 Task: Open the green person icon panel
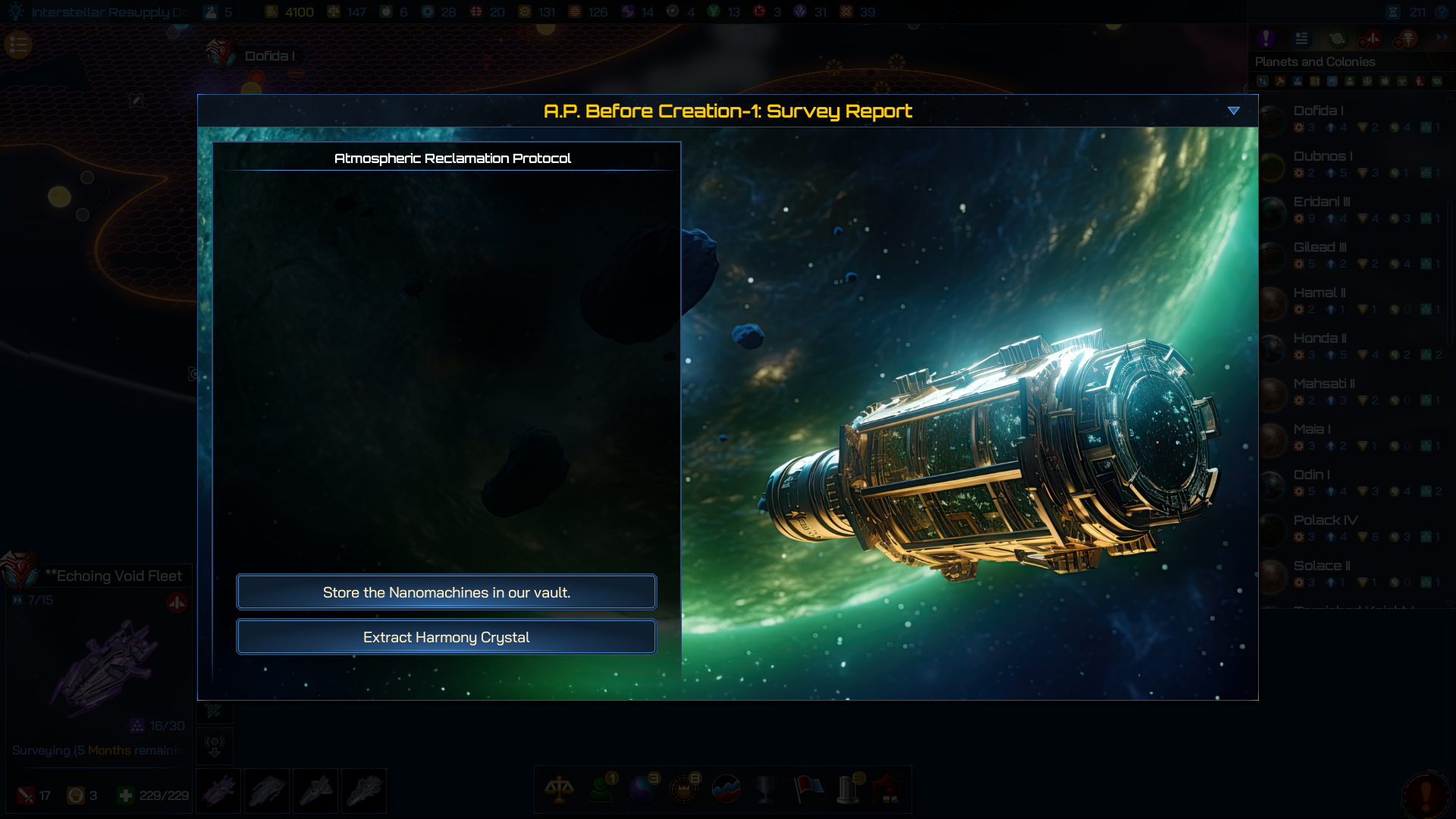pos(601,789)
